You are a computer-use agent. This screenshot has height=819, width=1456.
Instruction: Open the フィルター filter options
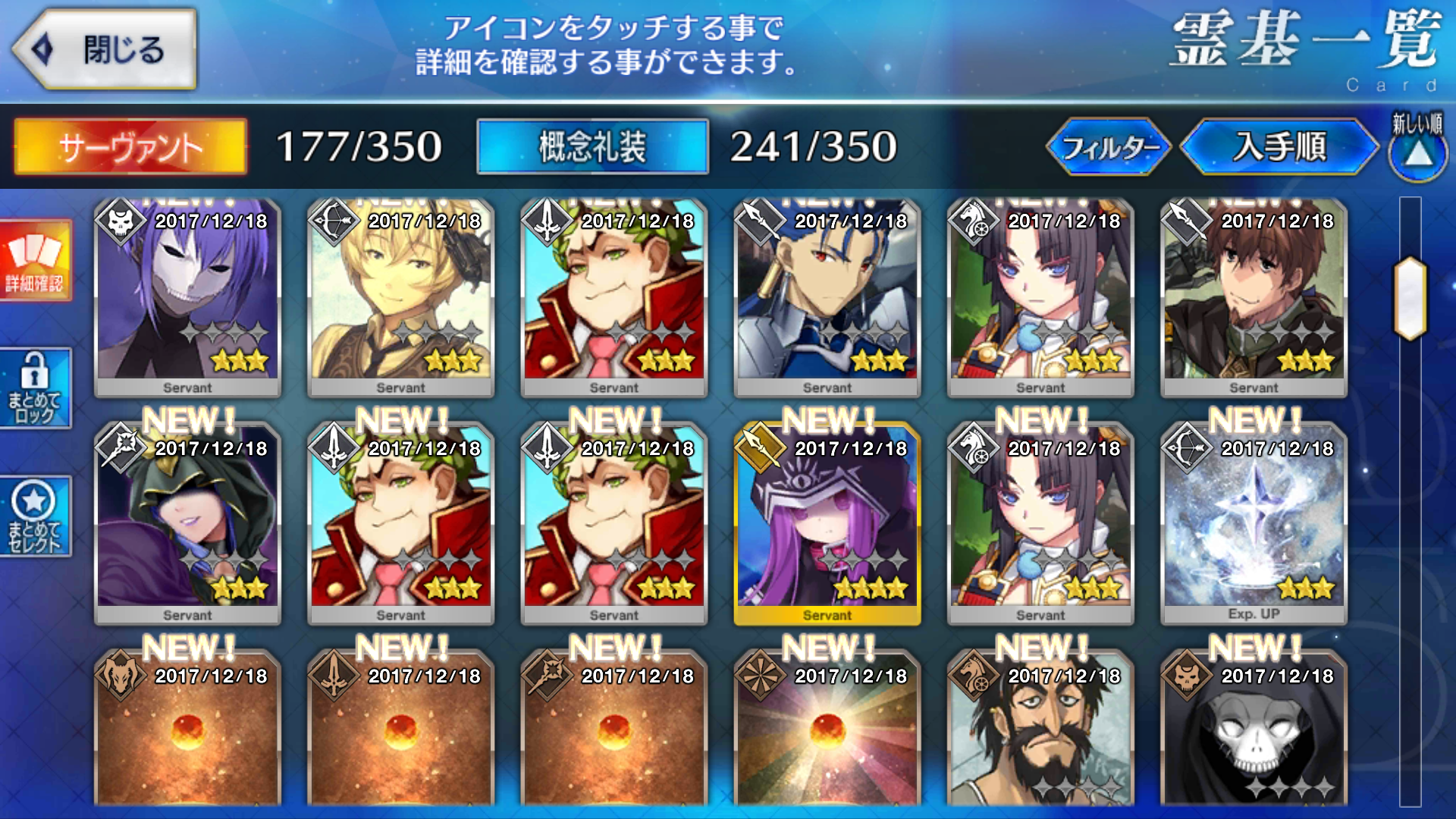[1109, 147]
